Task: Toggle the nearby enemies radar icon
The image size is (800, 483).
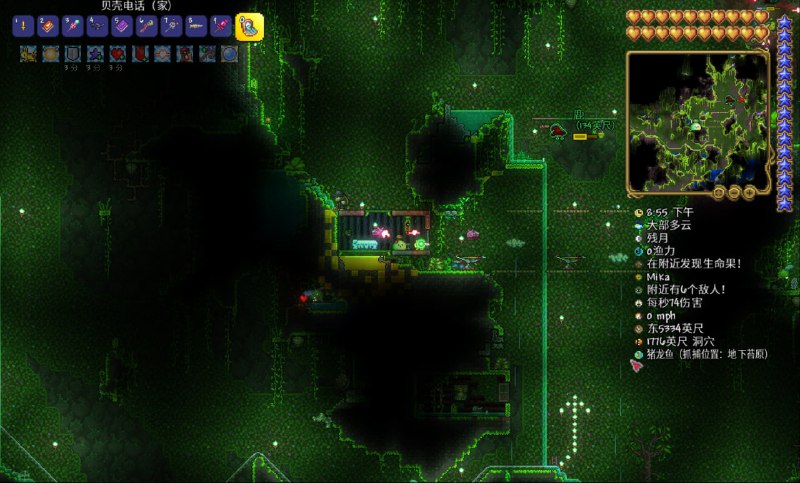Action: coord(639,289)
